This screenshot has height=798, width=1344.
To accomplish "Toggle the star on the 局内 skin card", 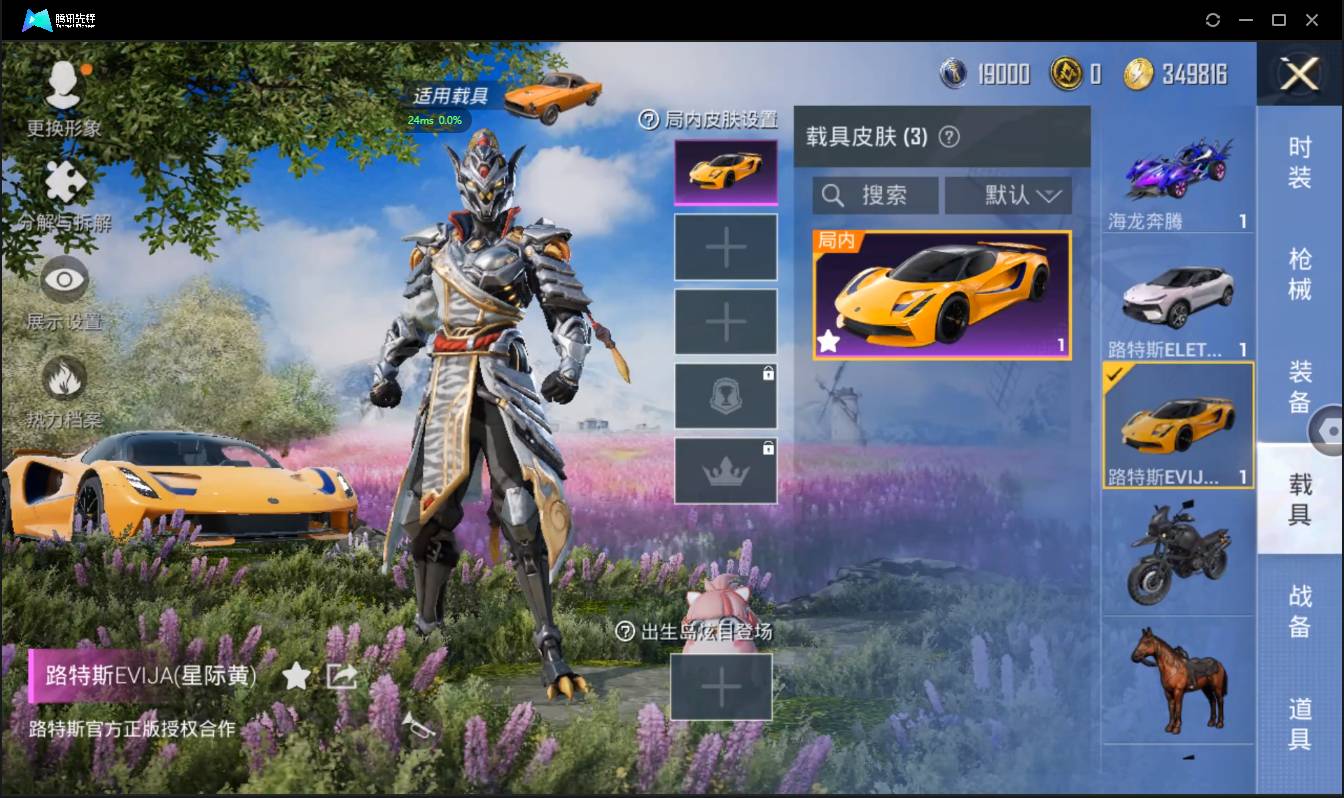I will 829,342.
